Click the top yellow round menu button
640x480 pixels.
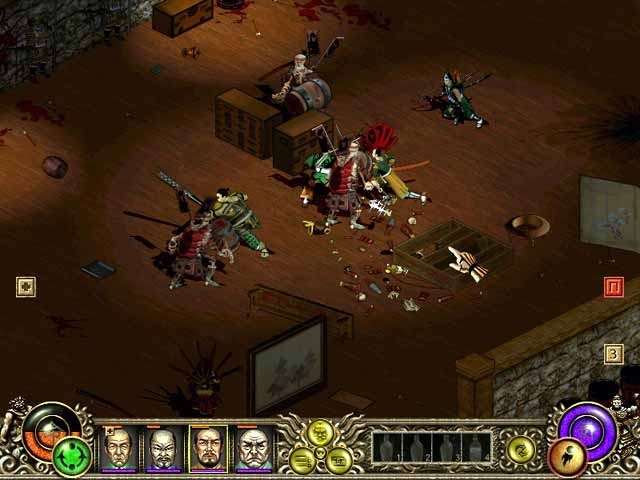321,432
